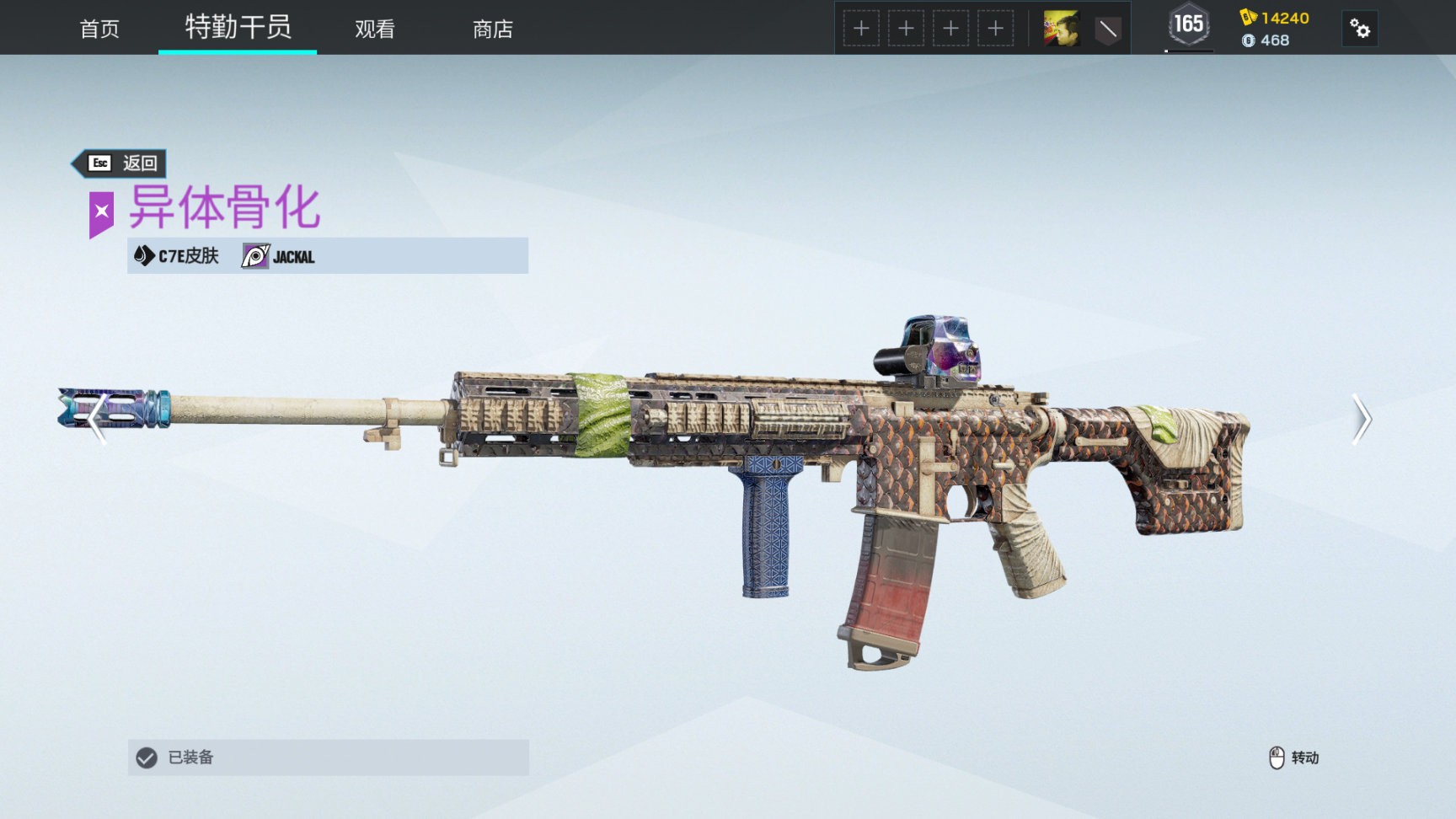Viewport: 1456px width, 819px height.
Task: Click the 已装备 equipped button
Action: (328, 757)
